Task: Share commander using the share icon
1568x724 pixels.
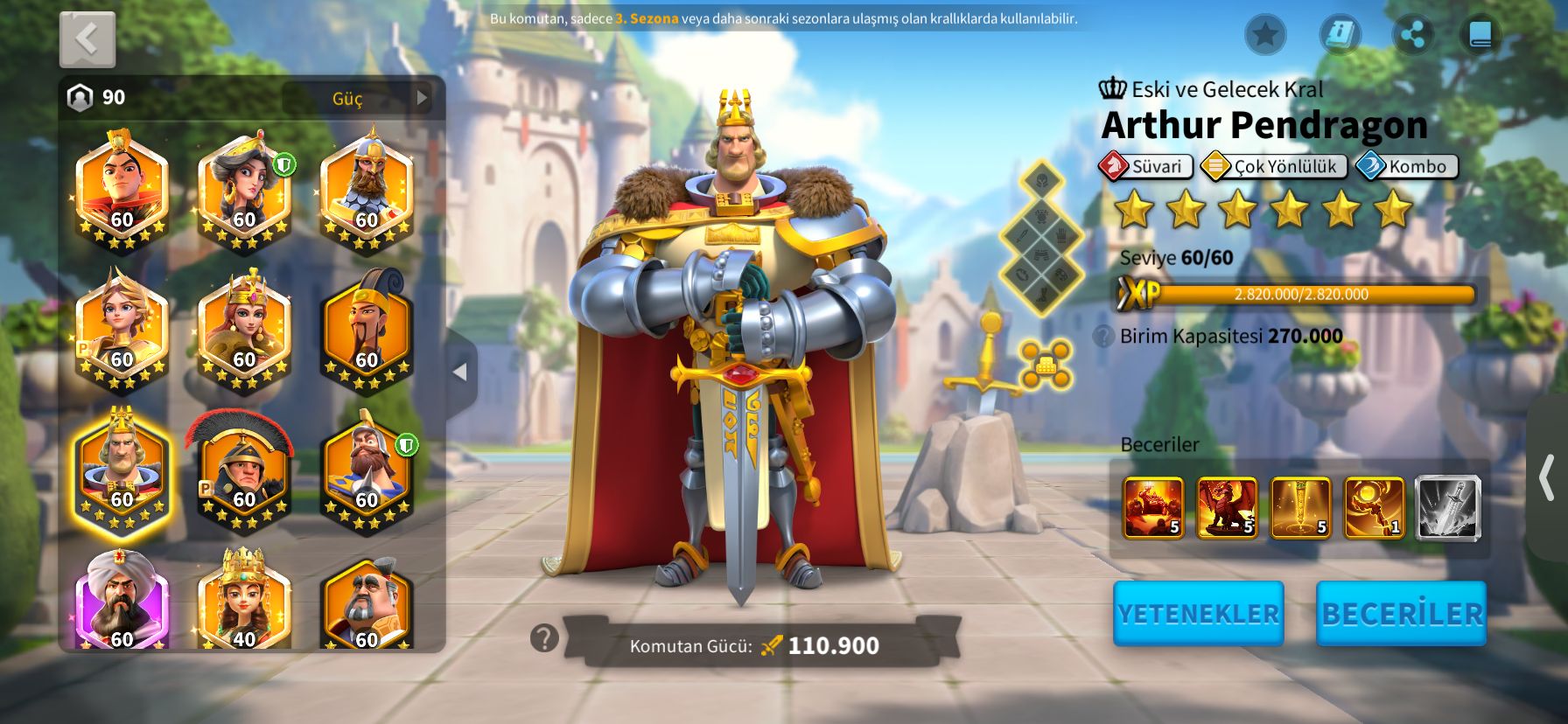Action: pos(1412,35)
